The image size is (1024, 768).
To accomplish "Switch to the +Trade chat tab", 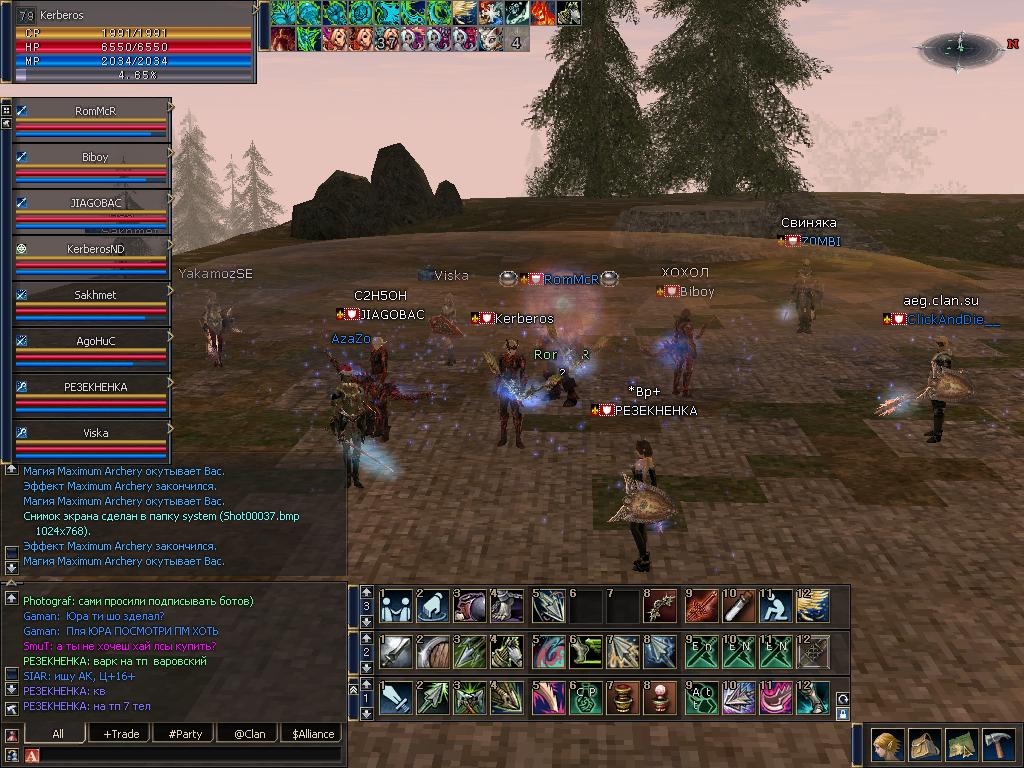I will tap(121, 733).
